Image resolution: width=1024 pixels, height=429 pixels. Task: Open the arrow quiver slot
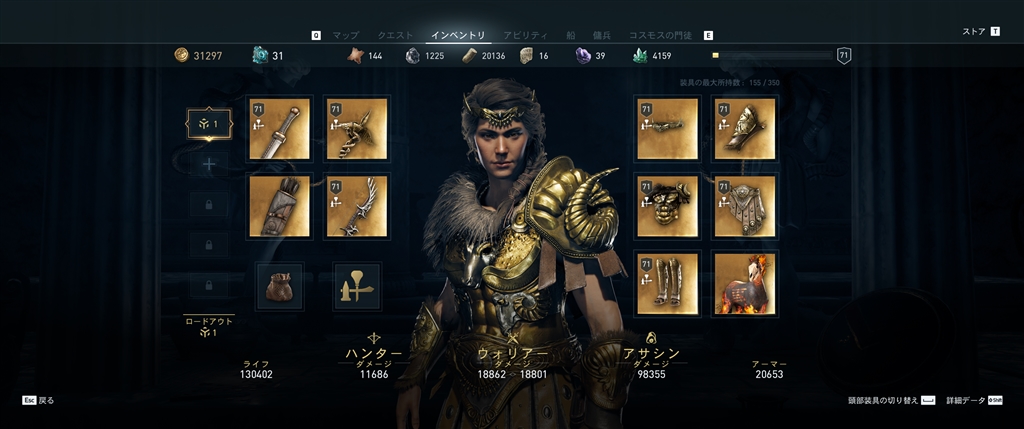point(279,207)
